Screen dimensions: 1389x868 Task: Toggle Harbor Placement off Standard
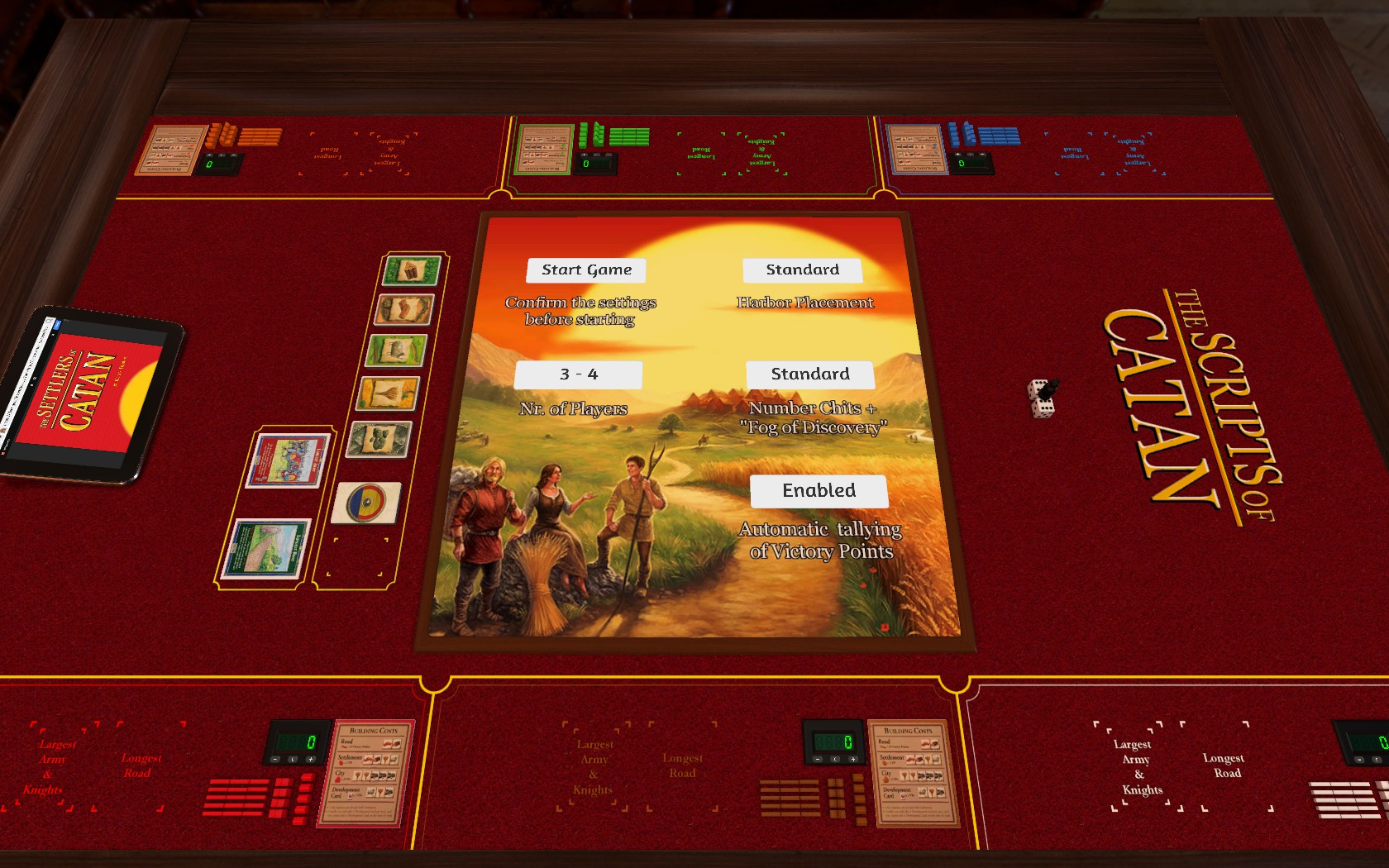click(803, 269)
